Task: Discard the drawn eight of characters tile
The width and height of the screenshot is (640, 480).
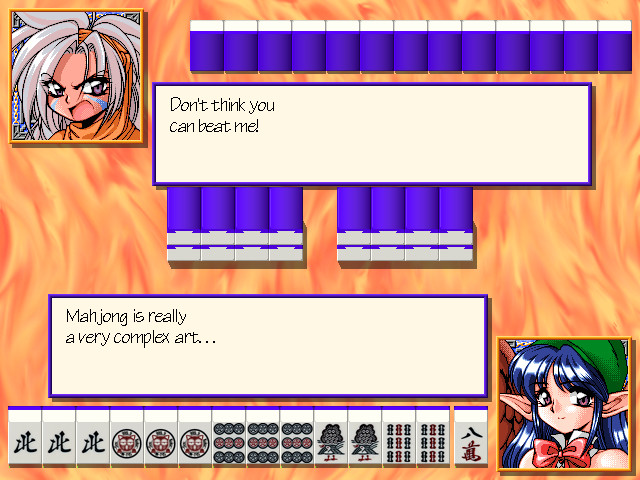Action: pyautogui.click(x=471, y=441)
